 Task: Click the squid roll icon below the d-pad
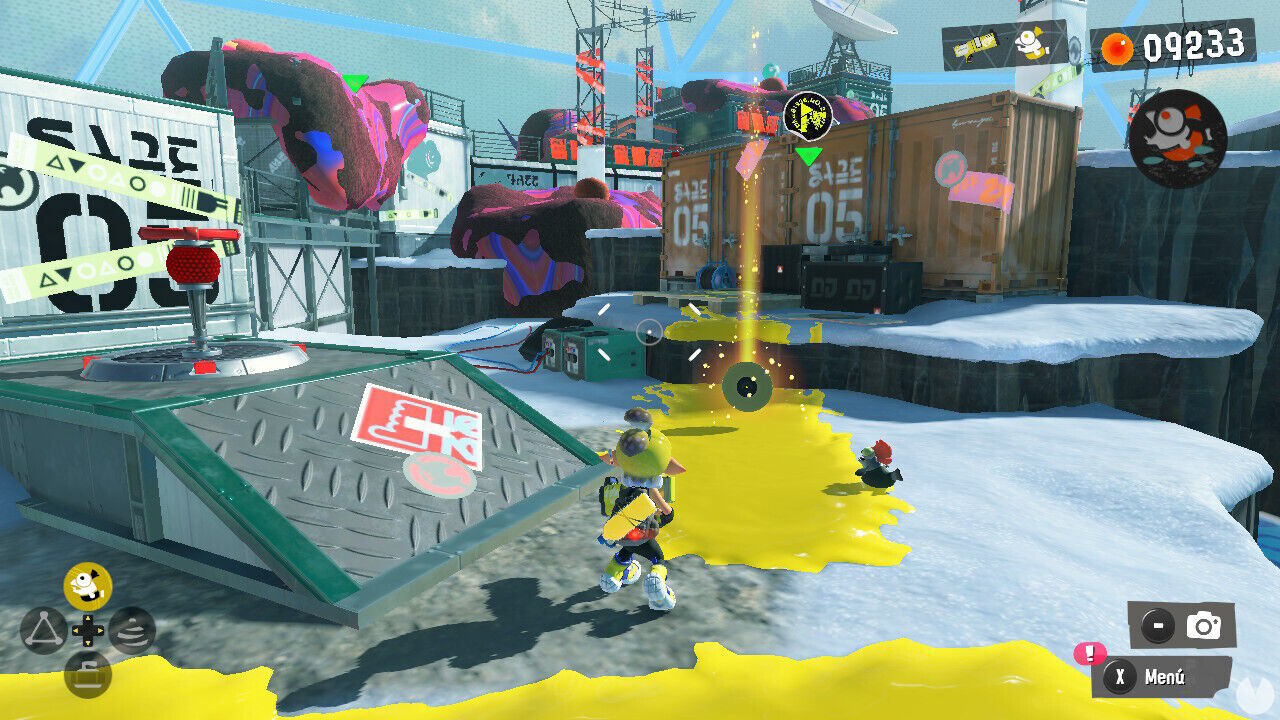tap(88, 676)
